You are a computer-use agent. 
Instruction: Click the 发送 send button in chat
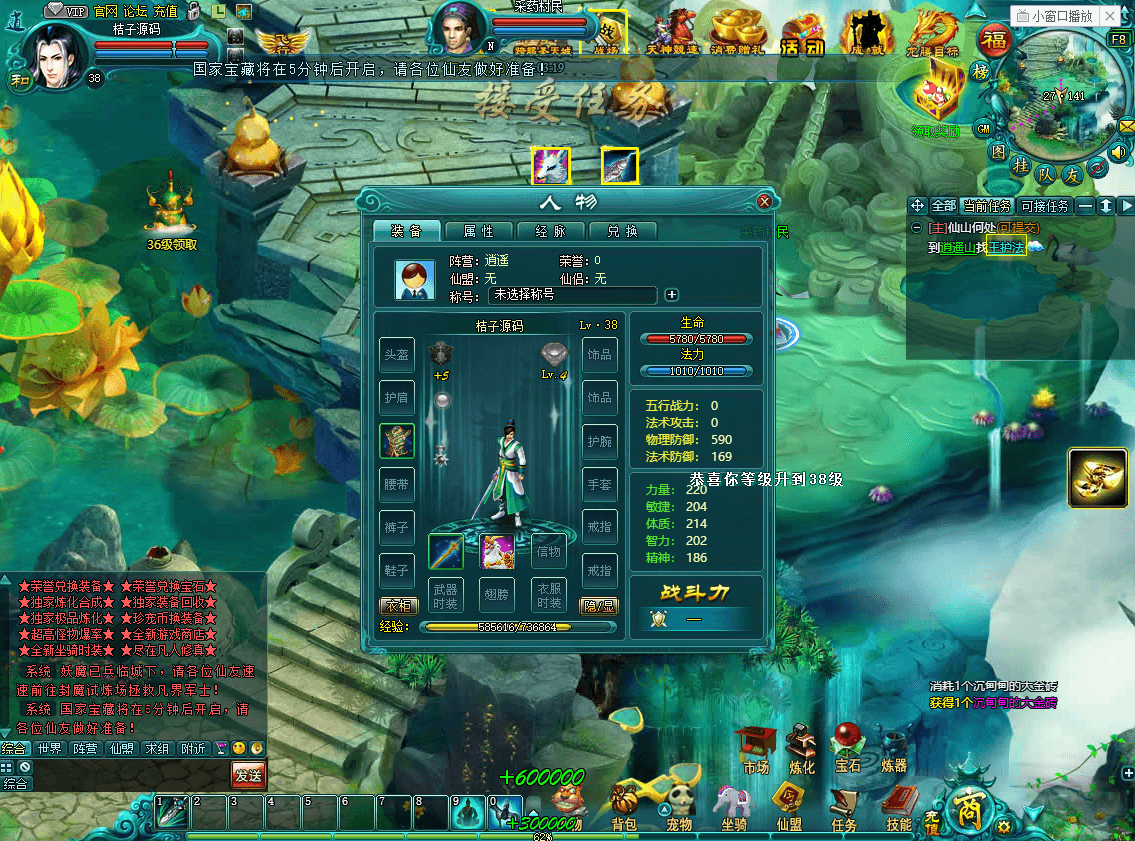[248, 774]
